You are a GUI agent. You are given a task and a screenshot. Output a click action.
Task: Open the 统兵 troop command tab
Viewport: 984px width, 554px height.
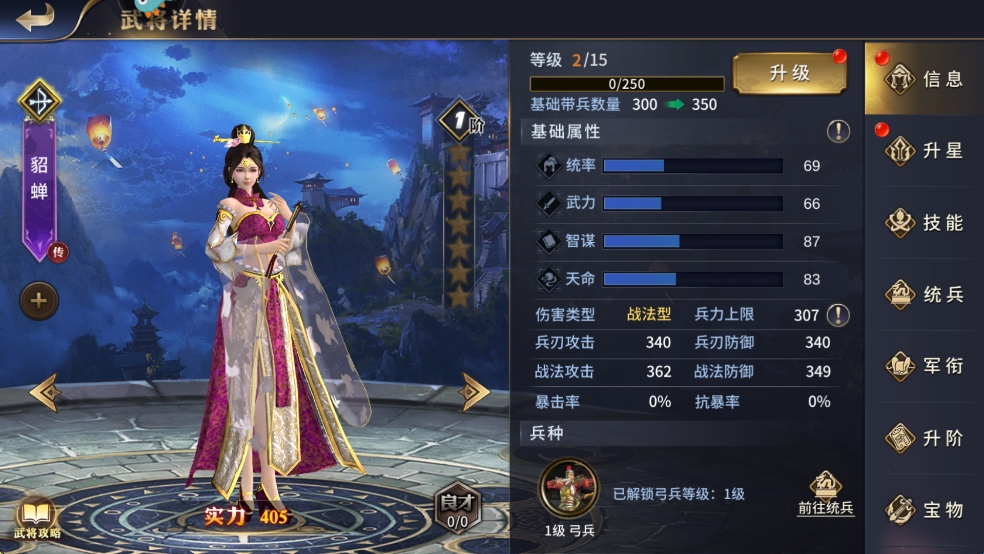click(923, 295)
